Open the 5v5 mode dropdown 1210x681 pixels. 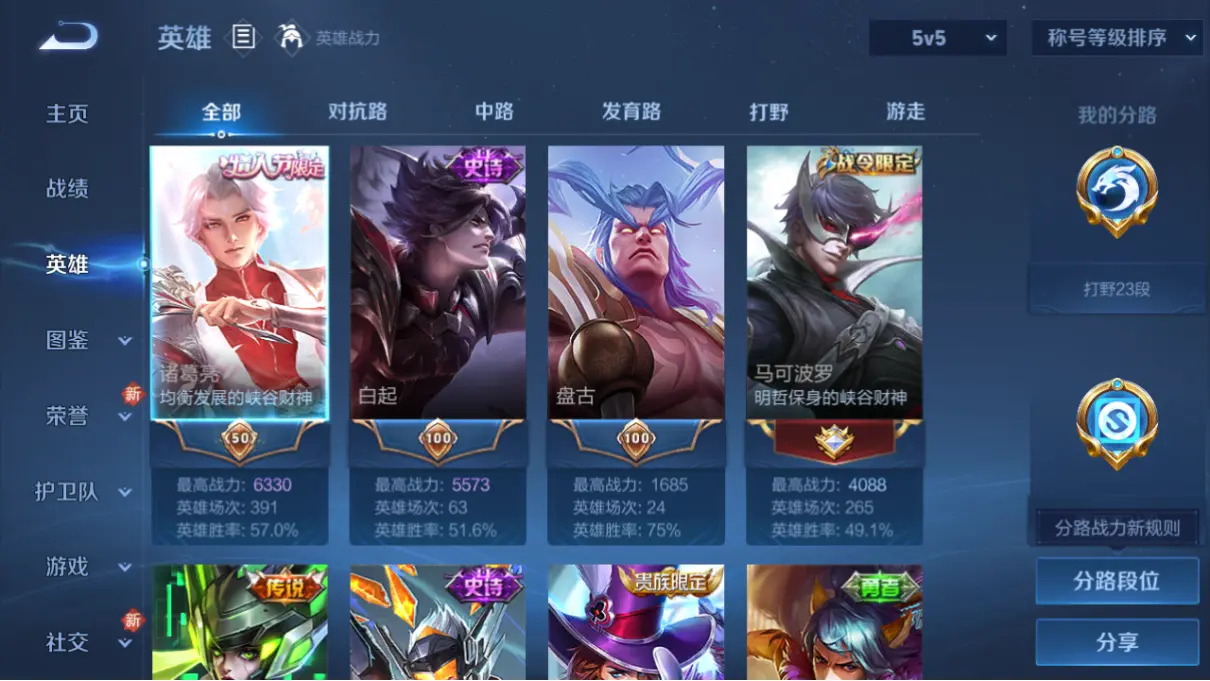click(939, 38)
